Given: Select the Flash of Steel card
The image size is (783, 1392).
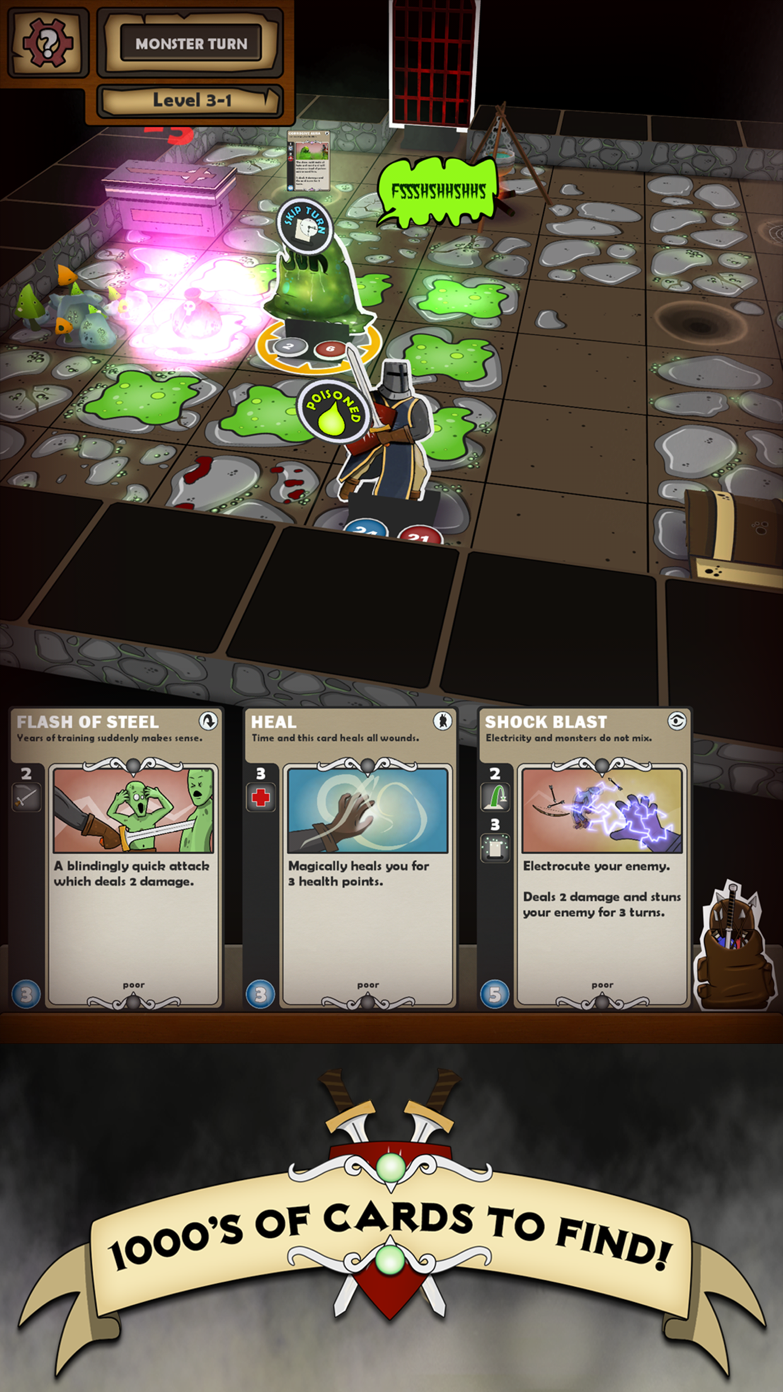Looking at the screenshot, I should 116,858.
